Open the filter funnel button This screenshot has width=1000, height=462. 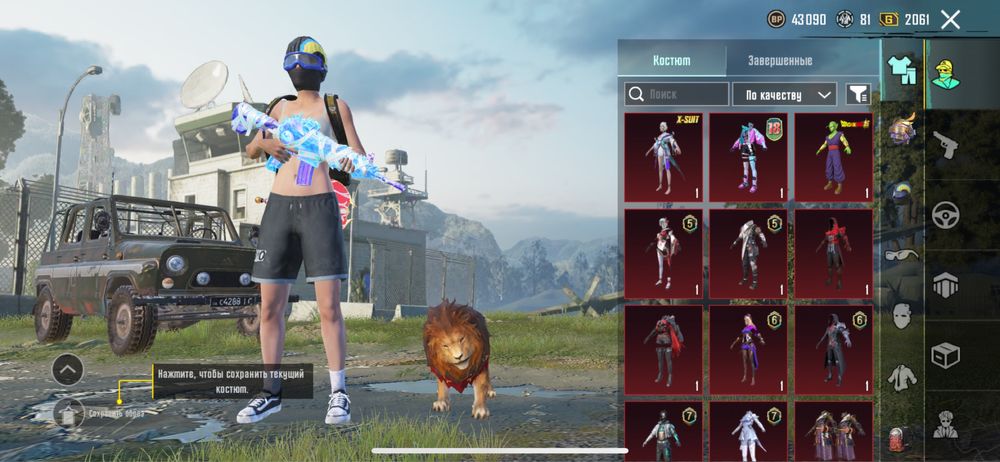858,94
